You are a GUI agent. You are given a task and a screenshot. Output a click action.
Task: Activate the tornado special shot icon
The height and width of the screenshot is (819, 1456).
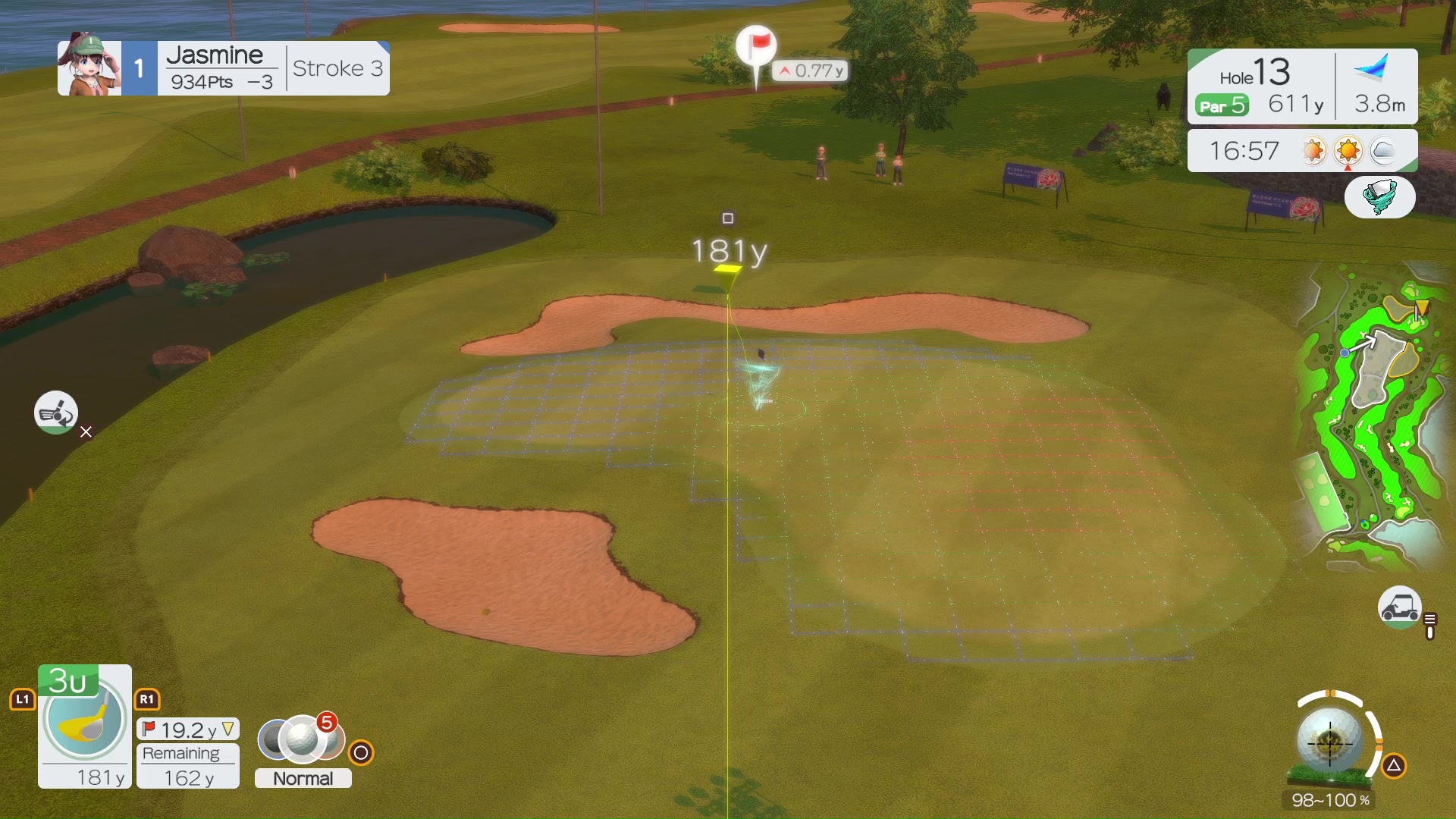click(1379, 197)
